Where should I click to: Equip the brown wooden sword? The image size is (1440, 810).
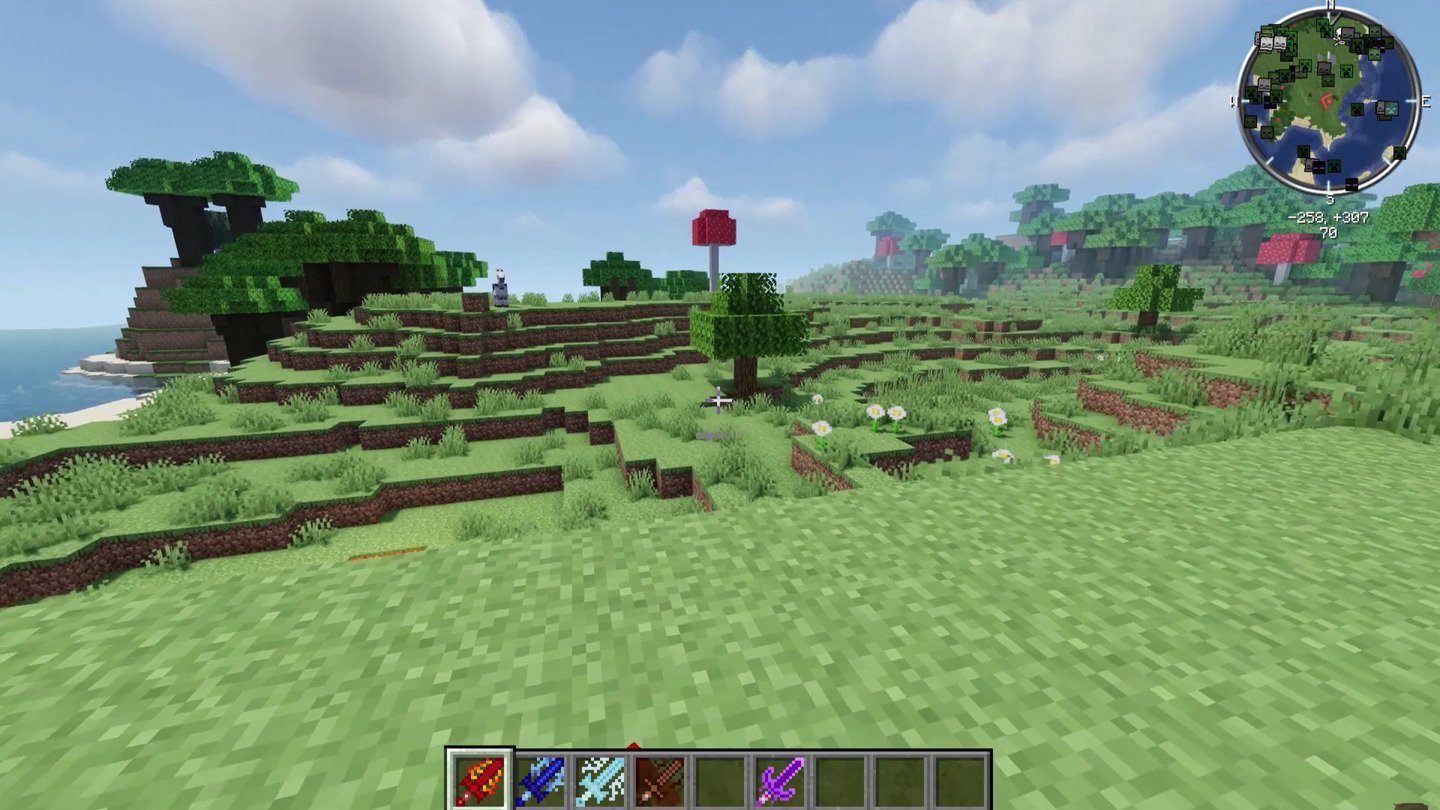660,780
